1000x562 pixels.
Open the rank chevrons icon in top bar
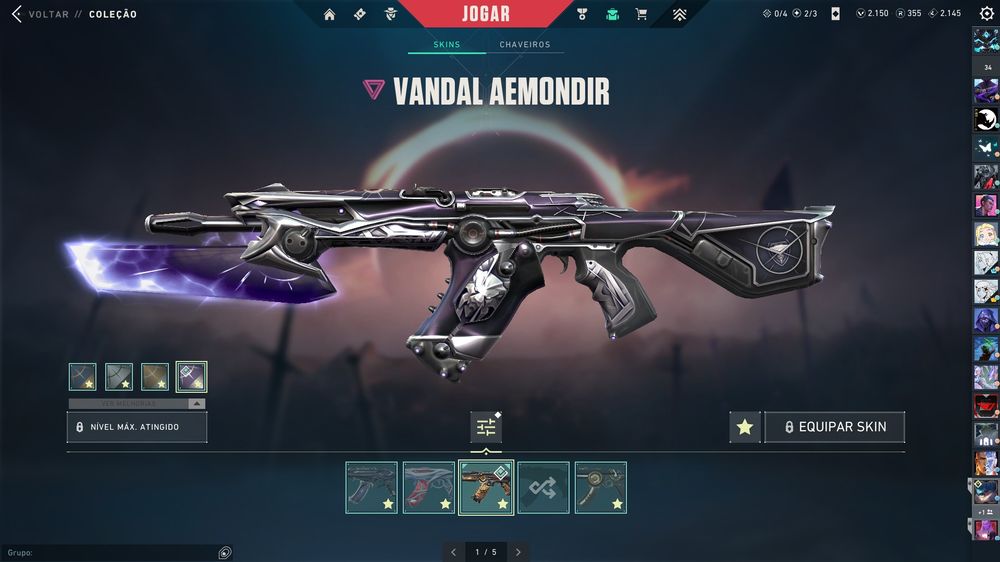679,14
